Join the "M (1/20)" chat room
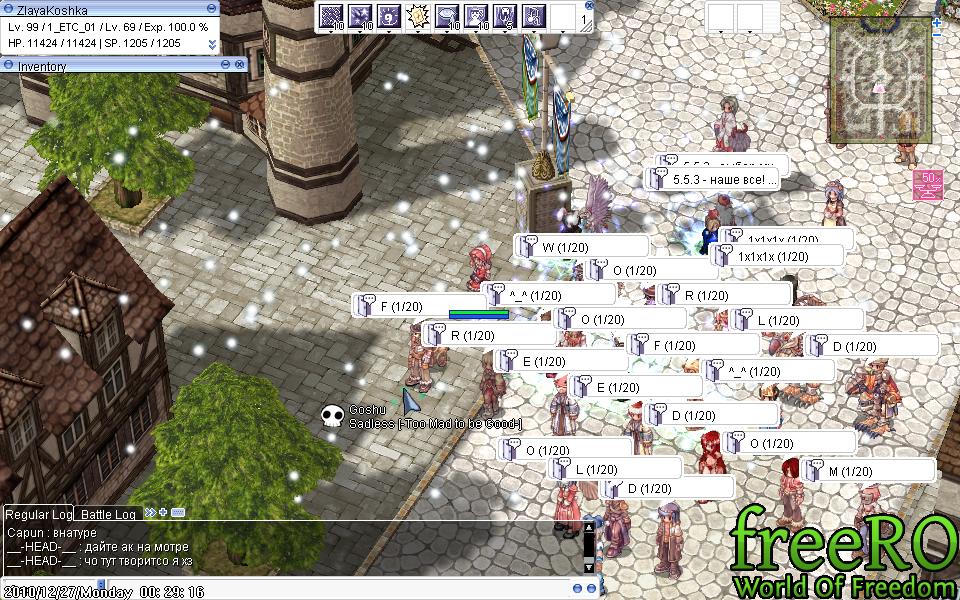960x600 pixels. (868, 470)
